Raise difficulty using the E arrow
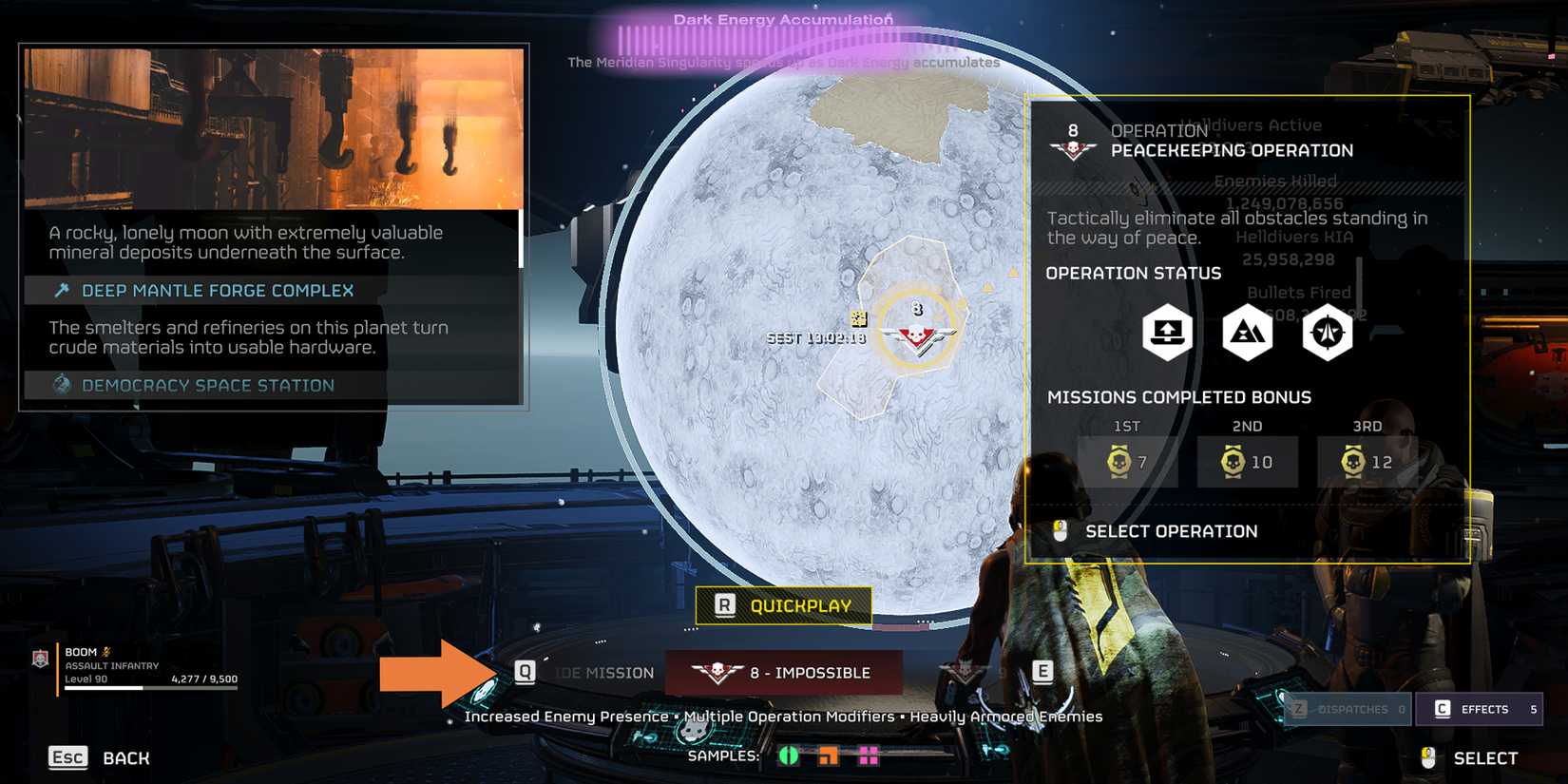The image size is (1568, 784). [x=1043, y=672]
